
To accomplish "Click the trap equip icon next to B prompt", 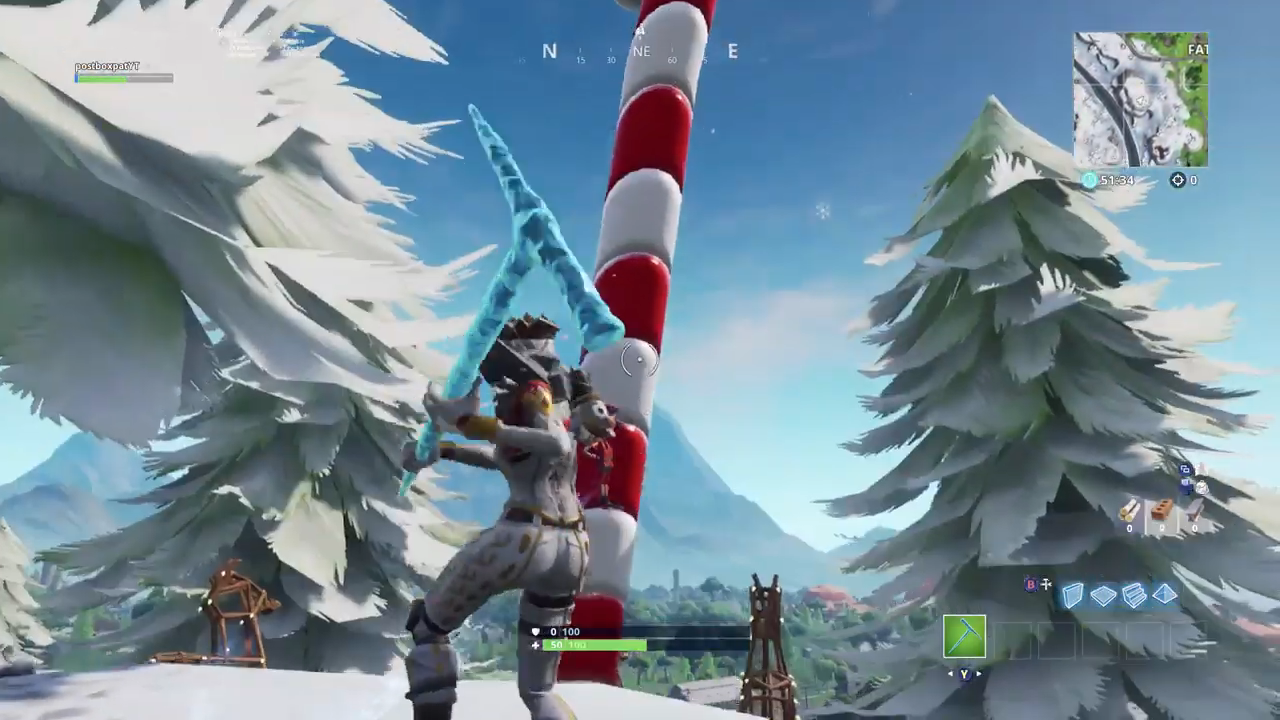I will (1046, 584).
